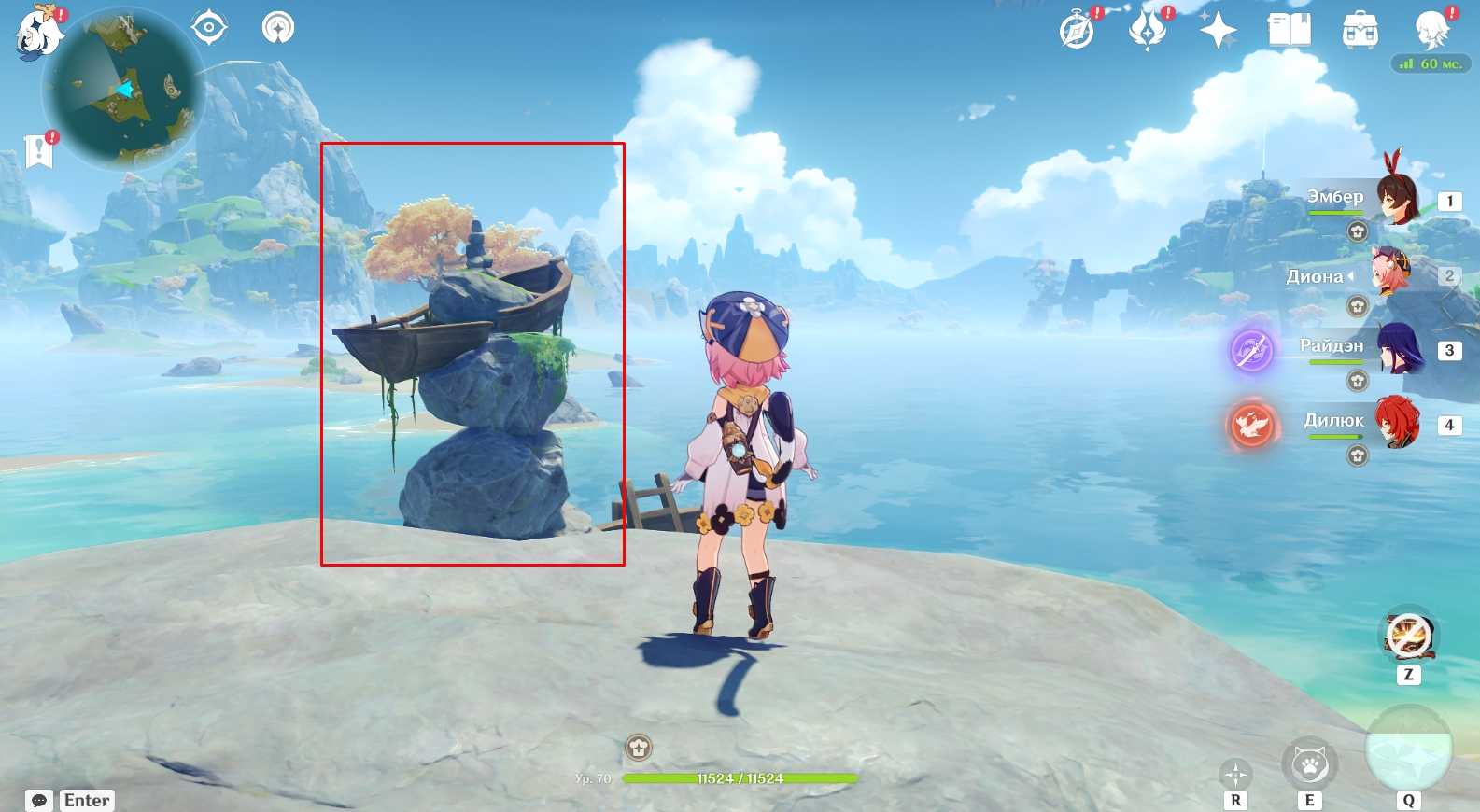Viewport: 1480px width, 812px height.
Task: Open the compass events icon
Action: pos(1078,31)
